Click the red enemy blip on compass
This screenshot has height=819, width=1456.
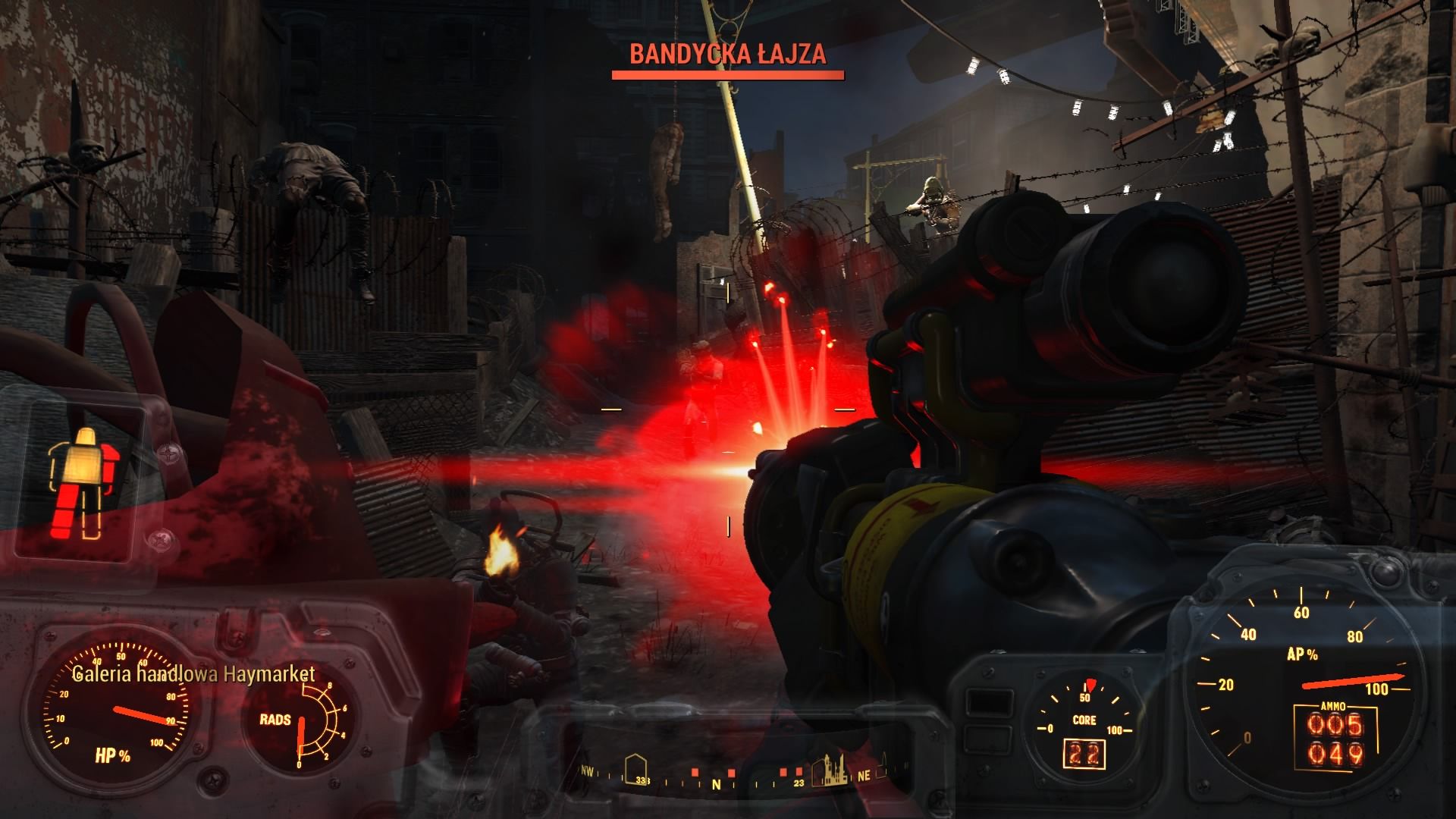[x=695, y=772]
